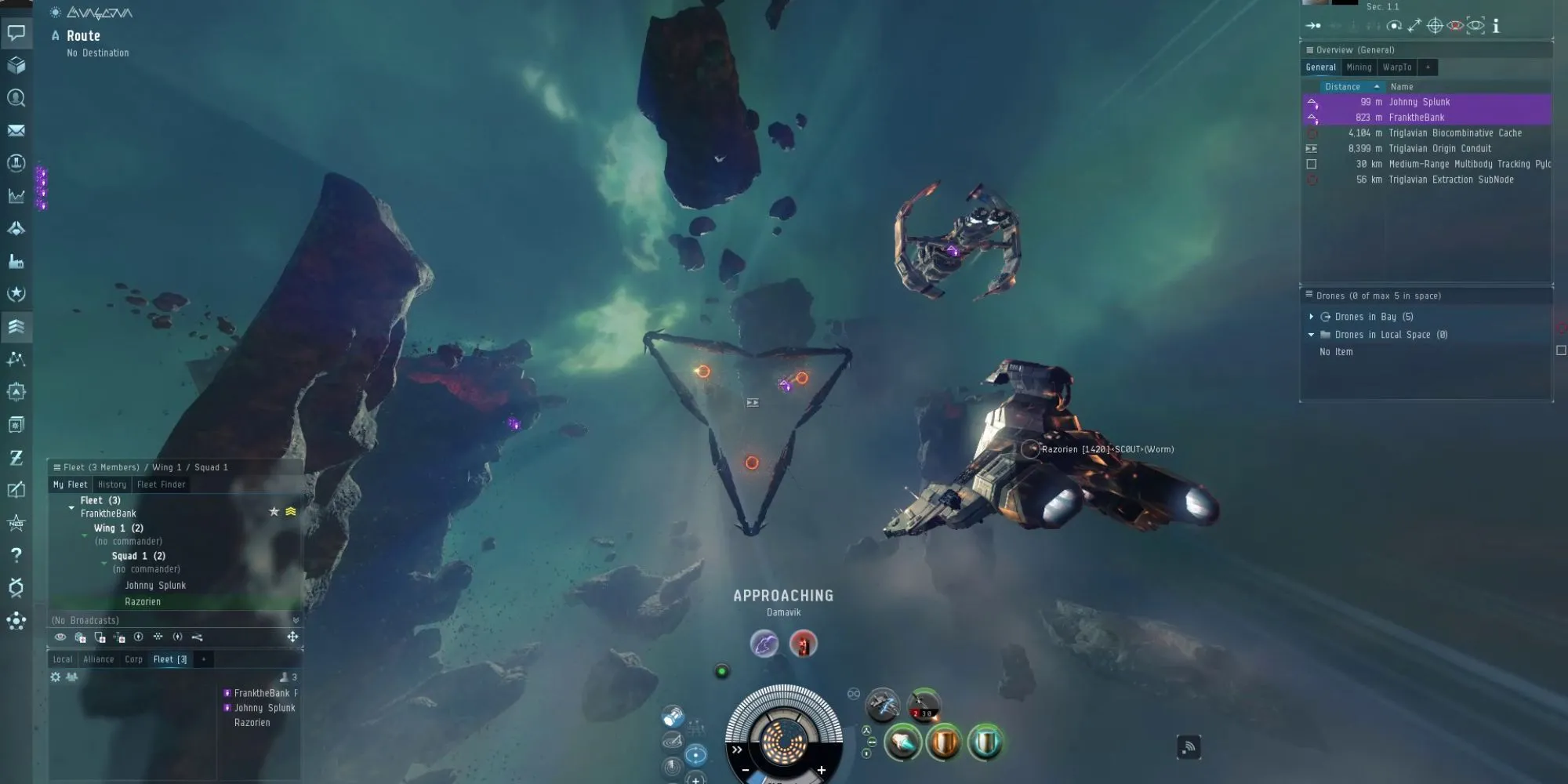Open the help question mark icon

tap(16, 555)
